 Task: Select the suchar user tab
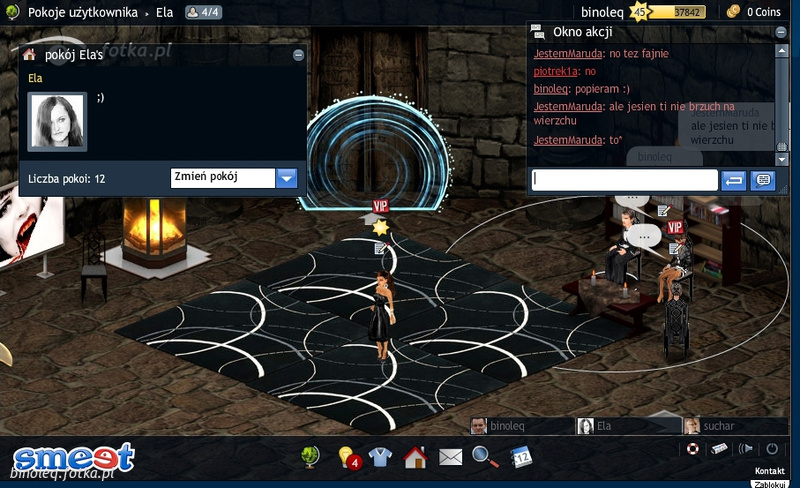718,426
